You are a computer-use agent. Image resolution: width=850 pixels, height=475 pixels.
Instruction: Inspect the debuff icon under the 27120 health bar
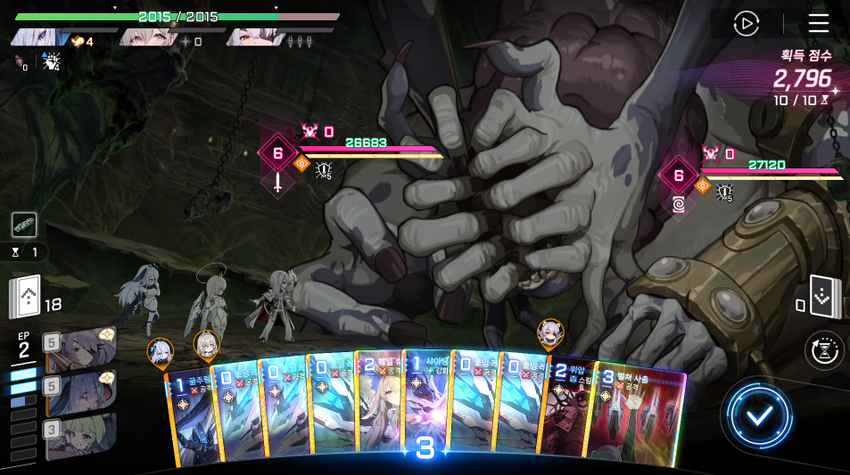point(725,193)
